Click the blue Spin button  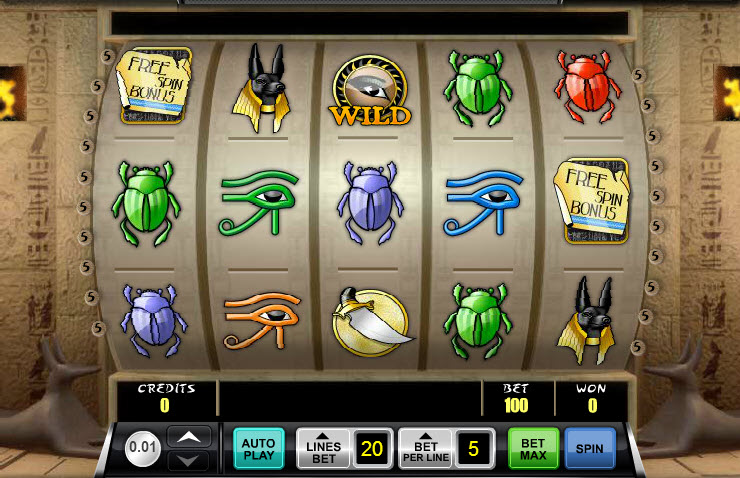point(589,448)
